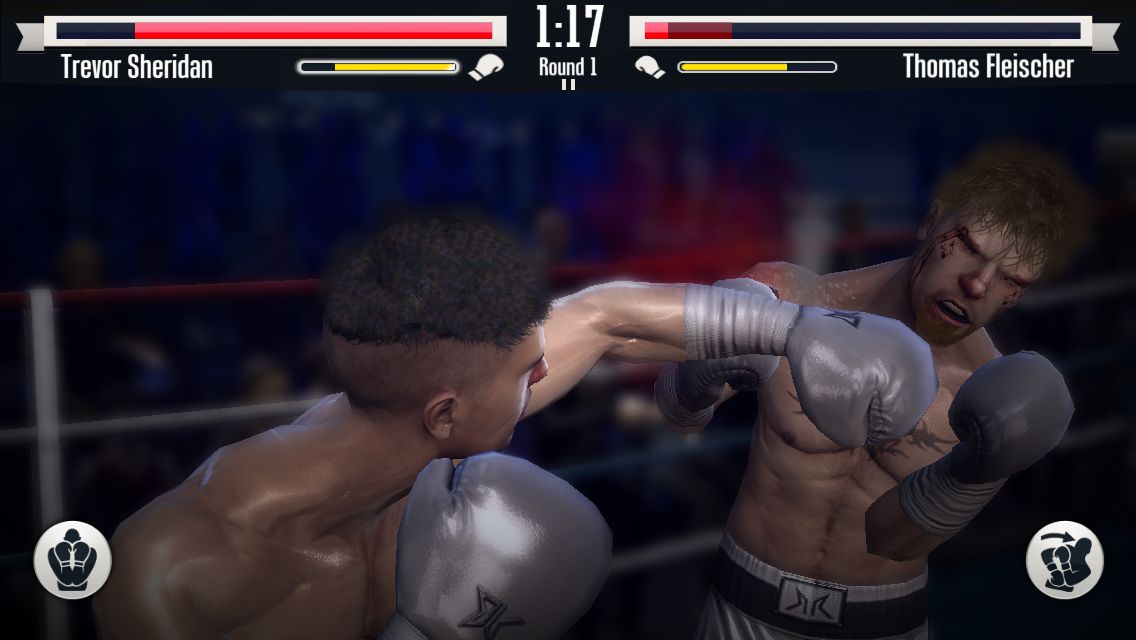The height and width of the screenshot is (640, 1136).
Task: Tap the fist special punch button
Action: tap(1064, 560)
